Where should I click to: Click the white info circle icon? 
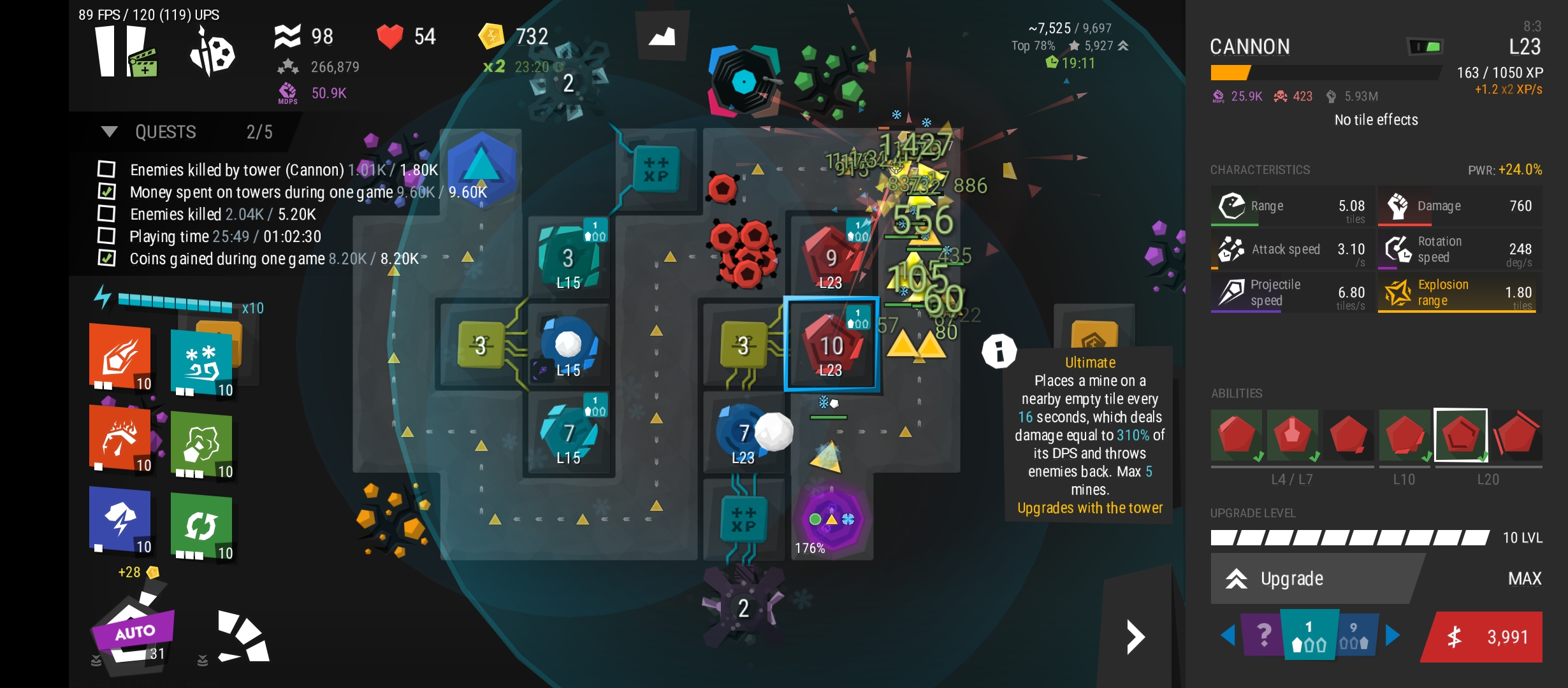999,351
